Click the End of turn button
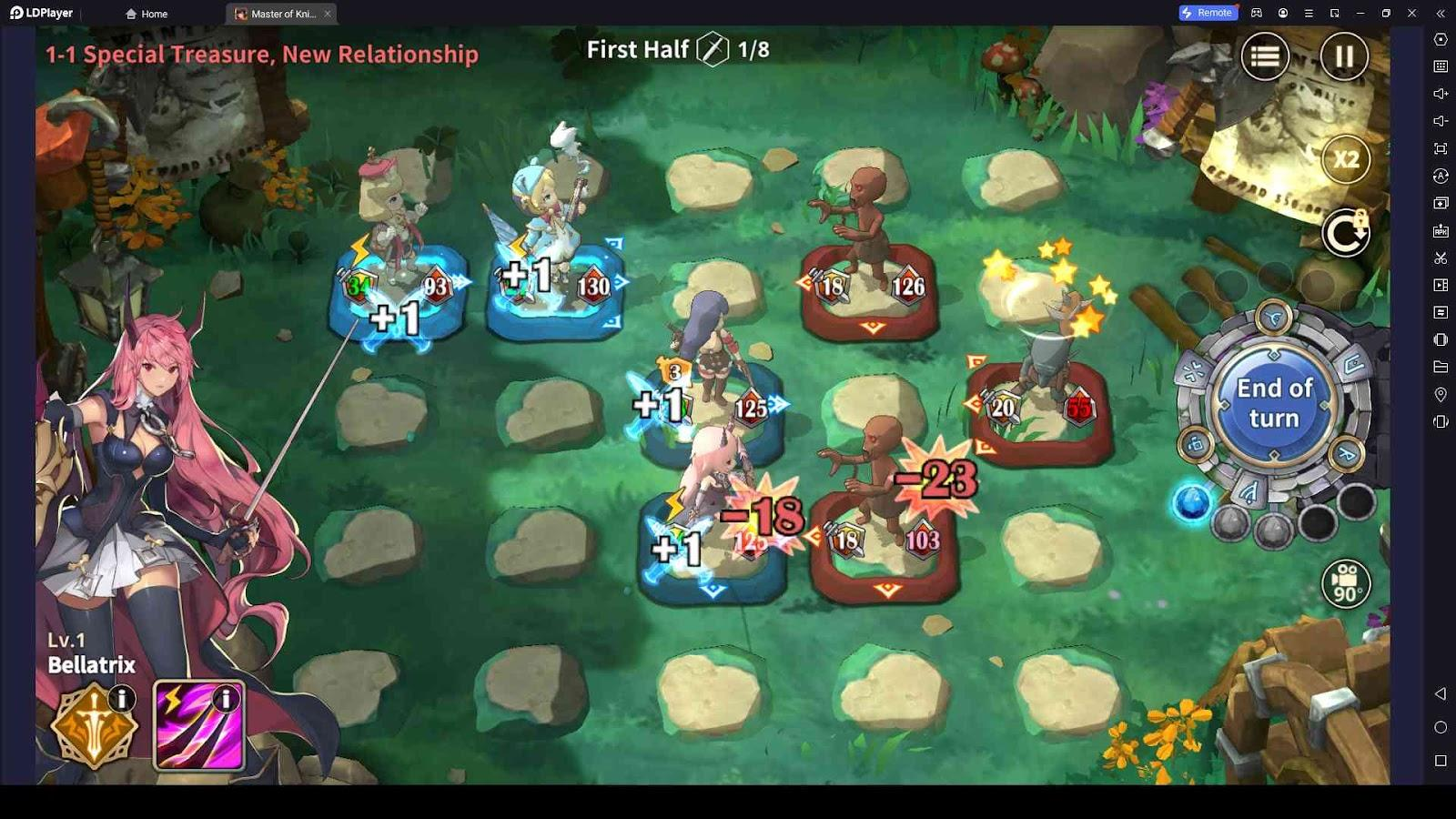 [x=1274, y=402]
